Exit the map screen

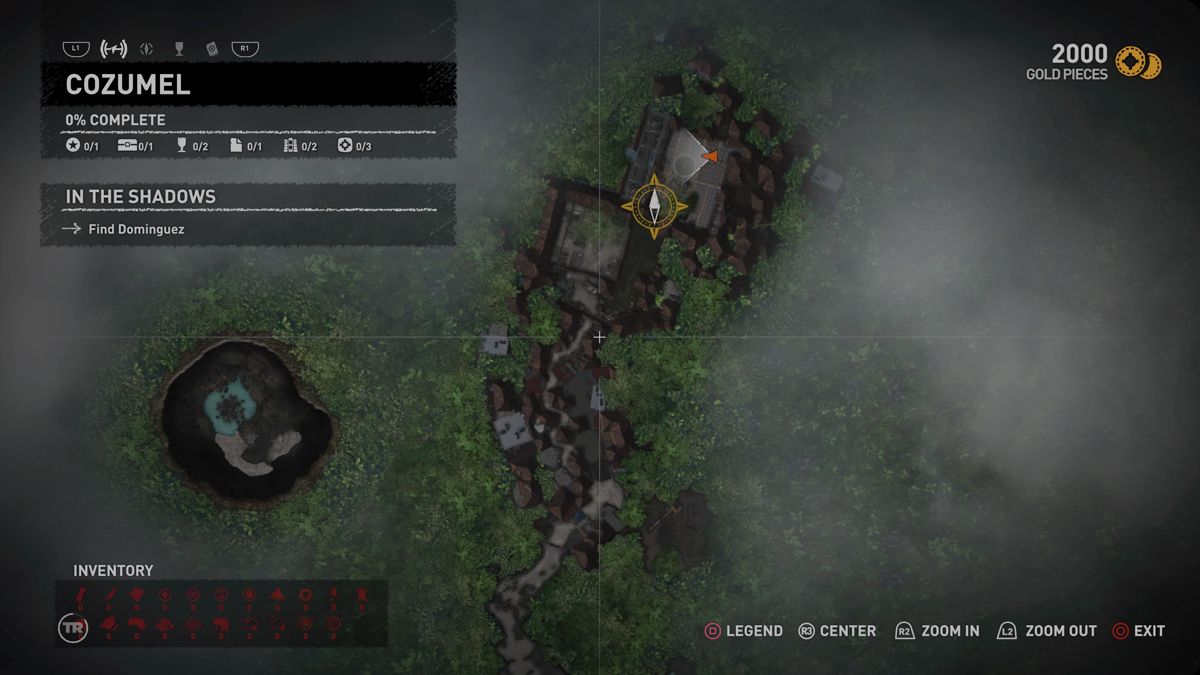[1139, 631]
